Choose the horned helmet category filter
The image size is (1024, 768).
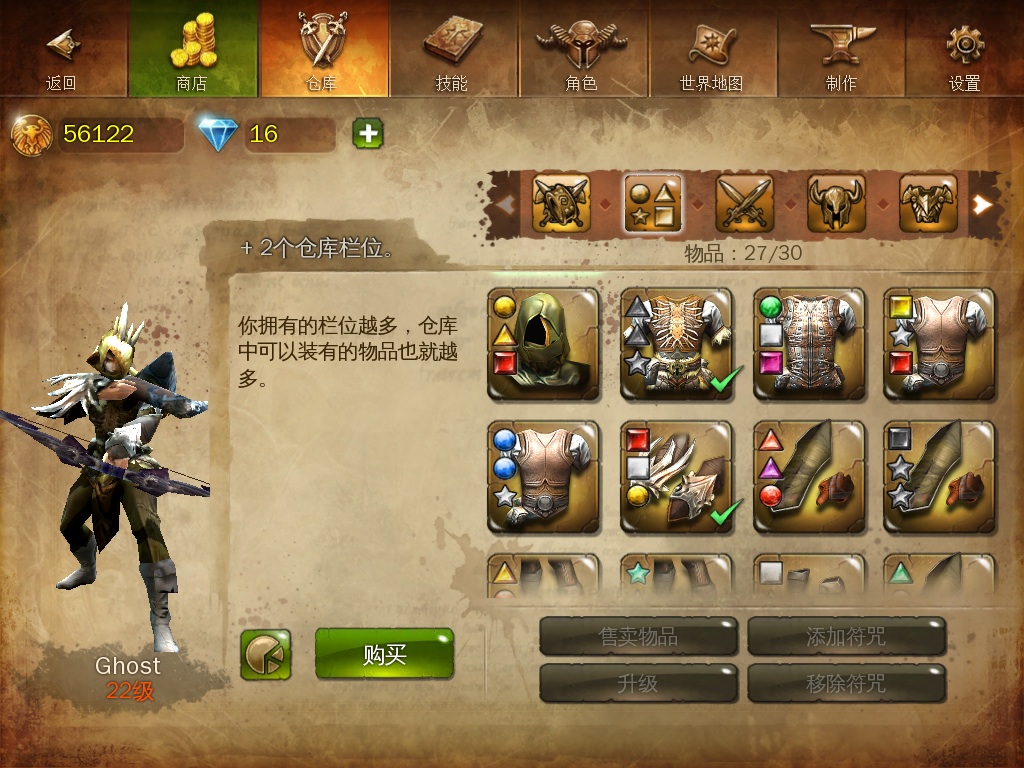pos(836,204)
